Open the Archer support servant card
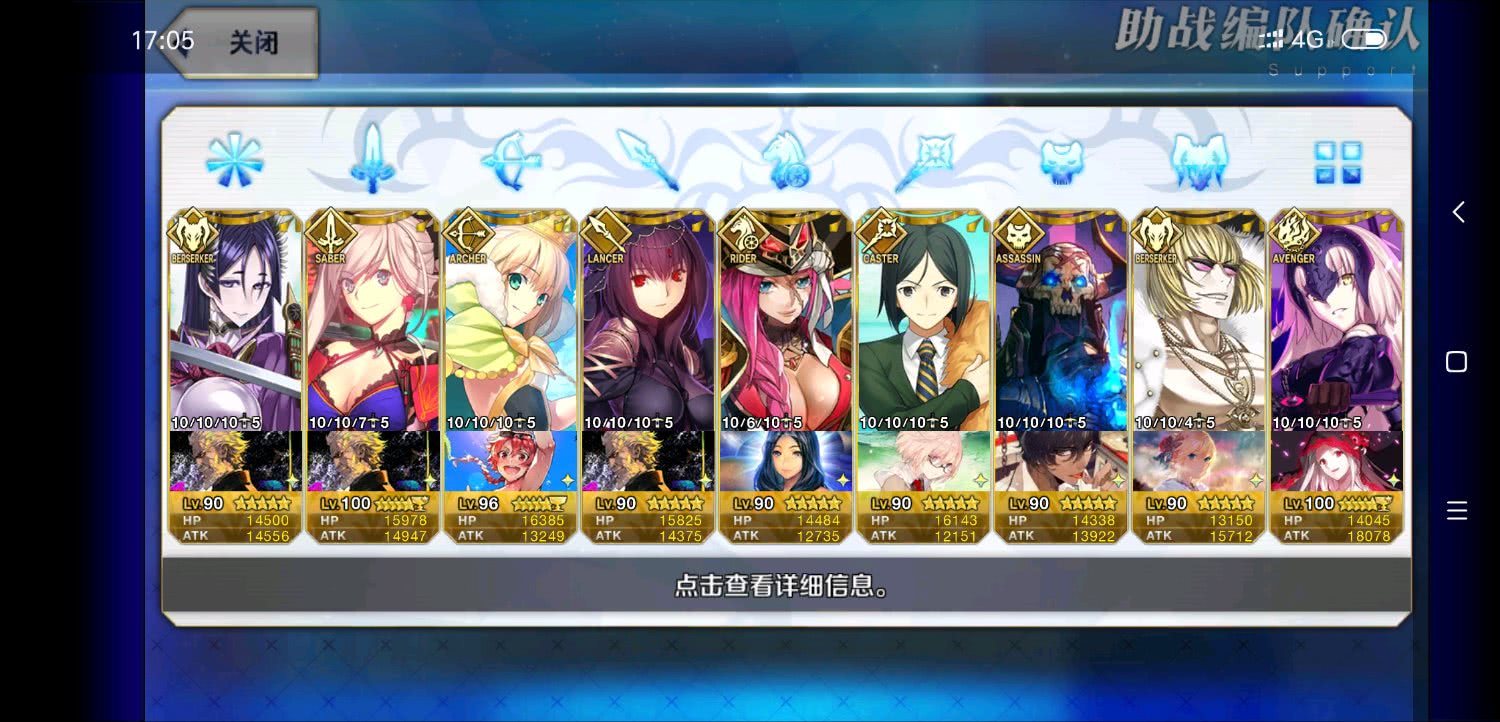 [x=511, y=330]
